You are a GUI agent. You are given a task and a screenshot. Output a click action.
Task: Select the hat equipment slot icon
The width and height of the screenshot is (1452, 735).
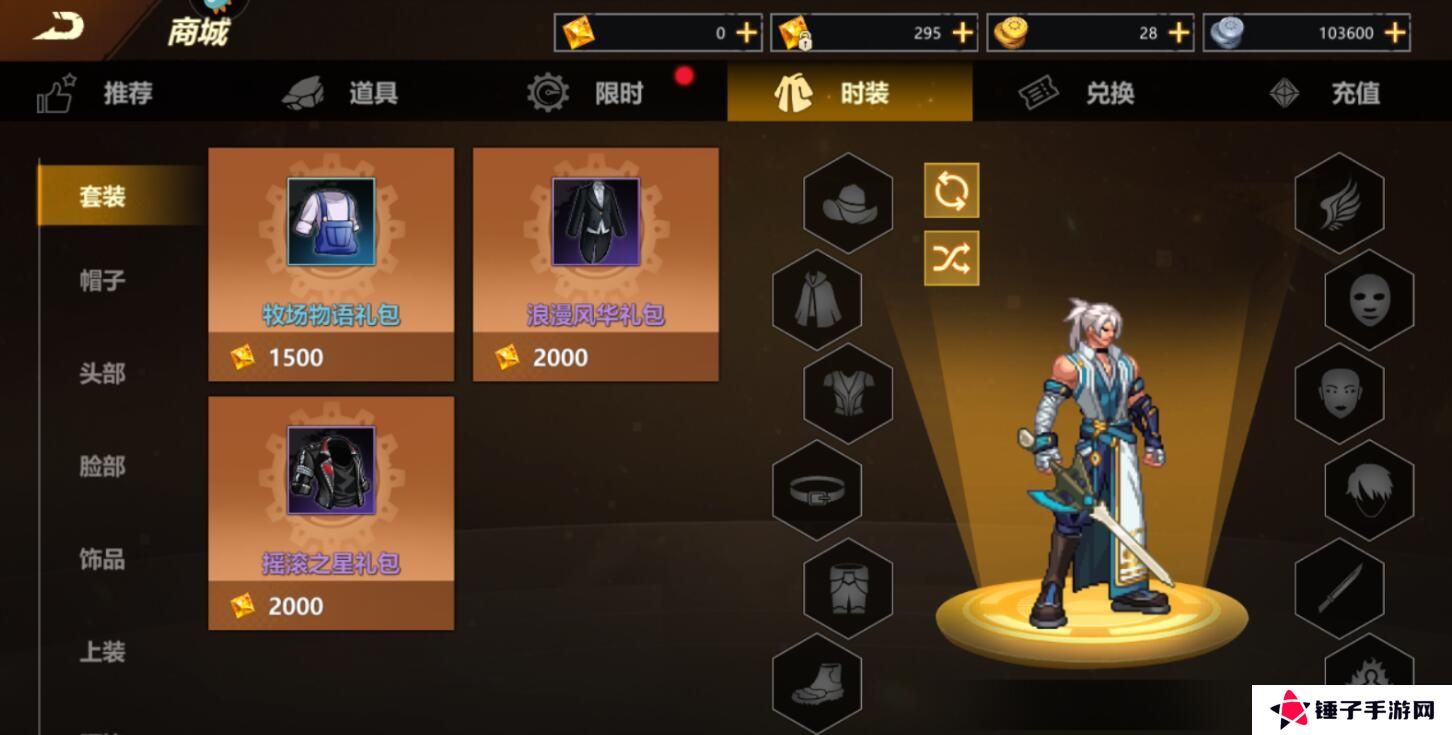point(847,200)
